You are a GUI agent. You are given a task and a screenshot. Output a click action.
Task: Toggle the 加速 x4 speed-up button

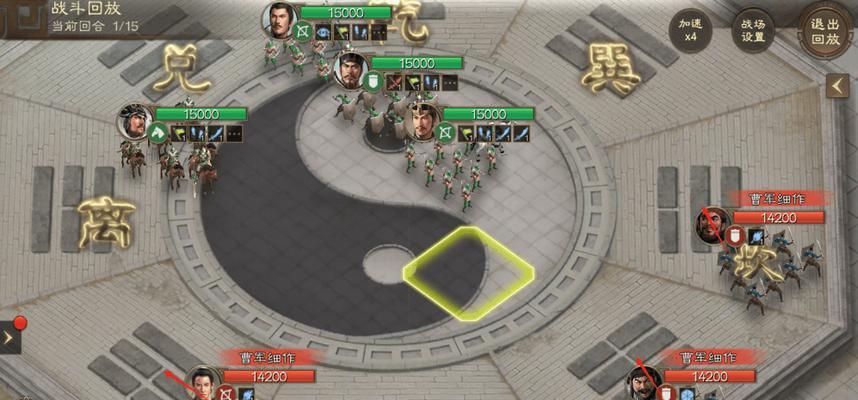point(690,31)
